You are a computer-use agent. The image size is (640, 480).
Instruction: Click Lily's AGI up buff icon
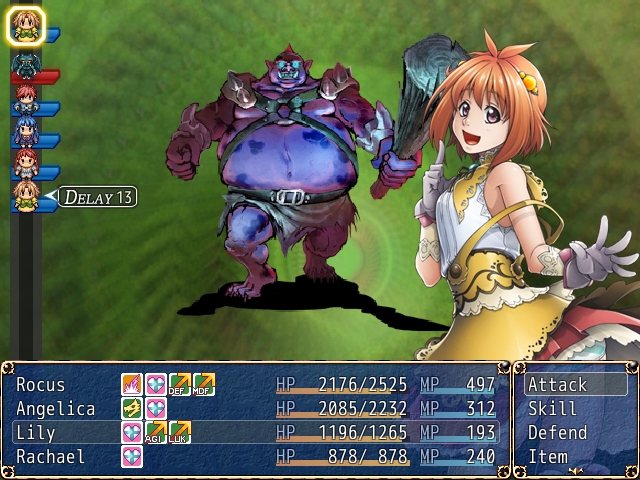(156, 432)
